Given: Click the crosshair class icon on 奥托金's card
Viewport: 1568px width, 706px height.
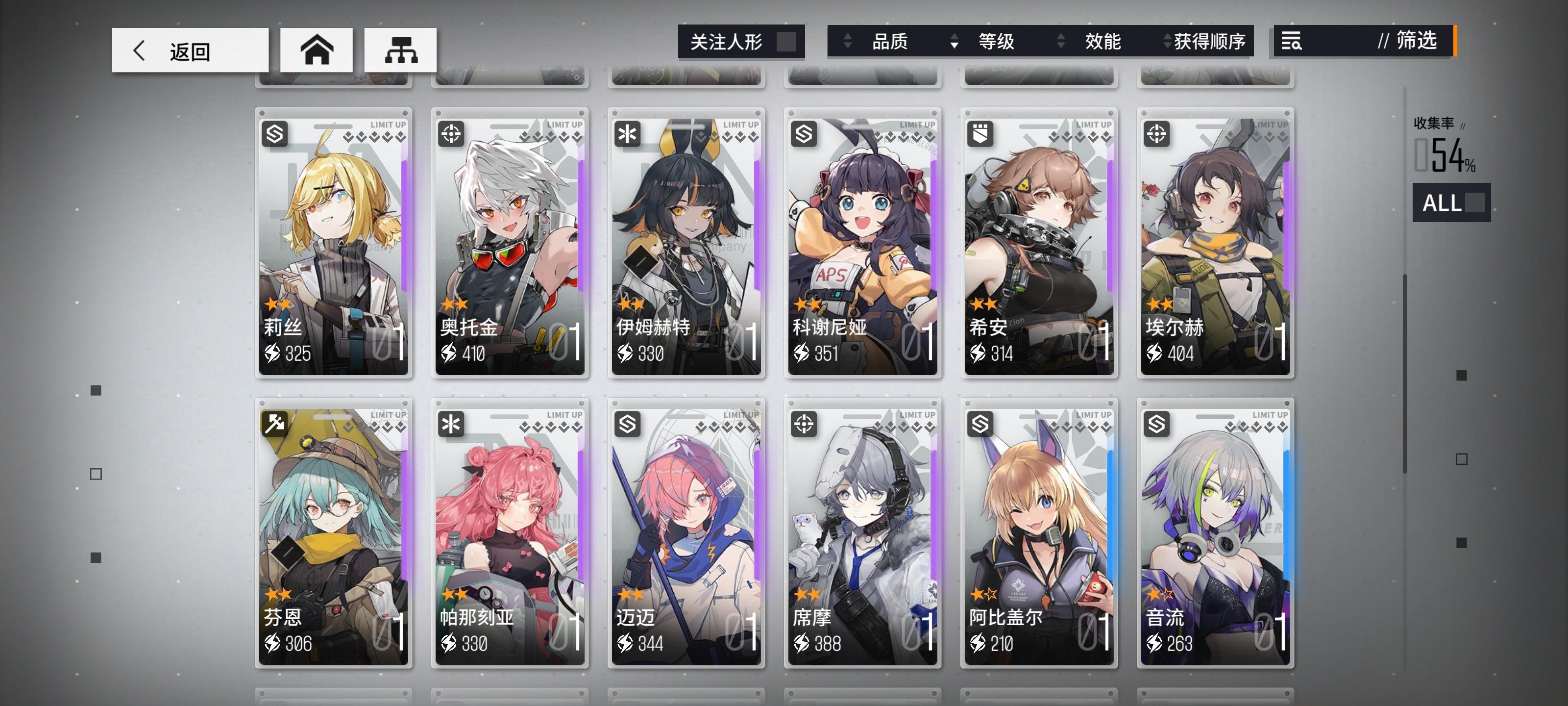Looking at the screenshot, I should (x=452, y=133).
